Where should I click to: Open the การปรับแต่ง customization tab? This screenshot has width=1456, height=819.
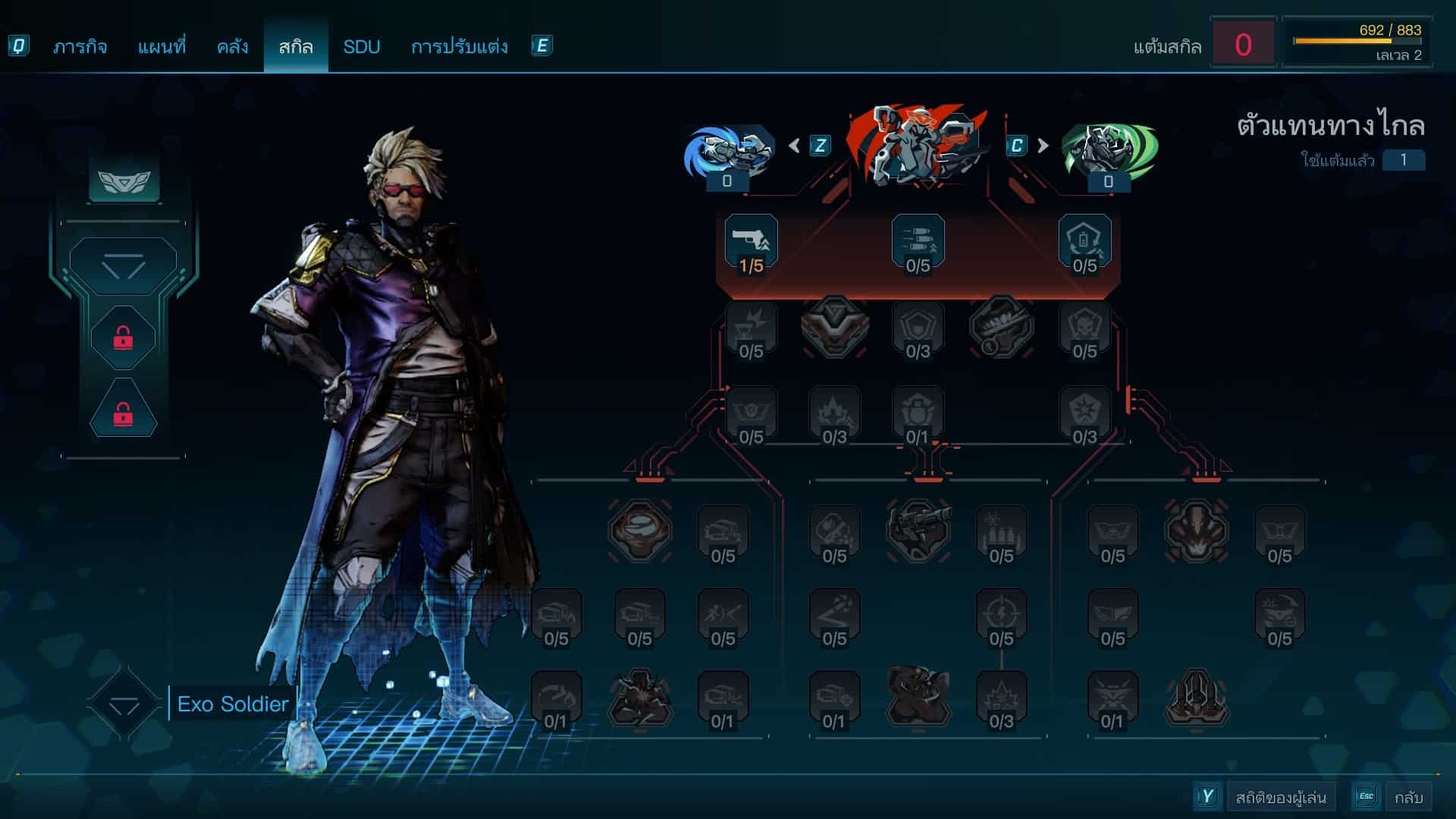459,47
